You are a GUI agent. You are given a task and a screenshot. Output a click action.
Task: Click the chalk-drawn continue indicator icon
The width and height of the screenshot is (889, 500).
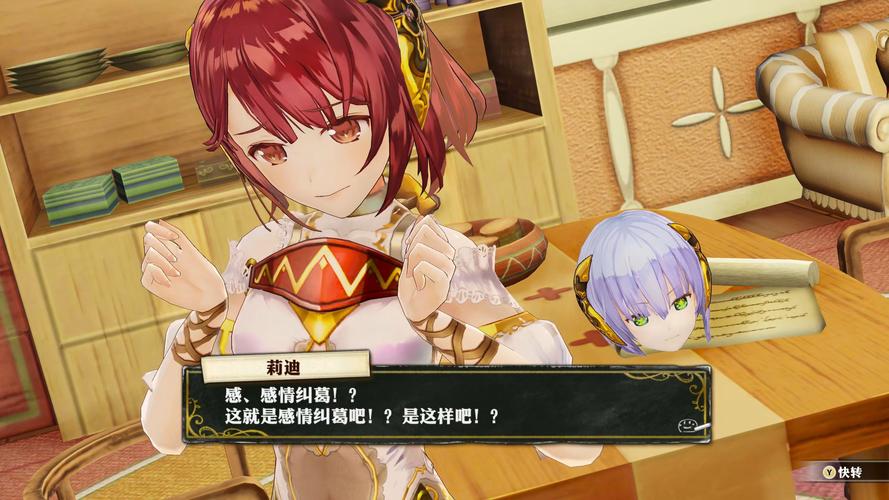(x=690, y=424)
